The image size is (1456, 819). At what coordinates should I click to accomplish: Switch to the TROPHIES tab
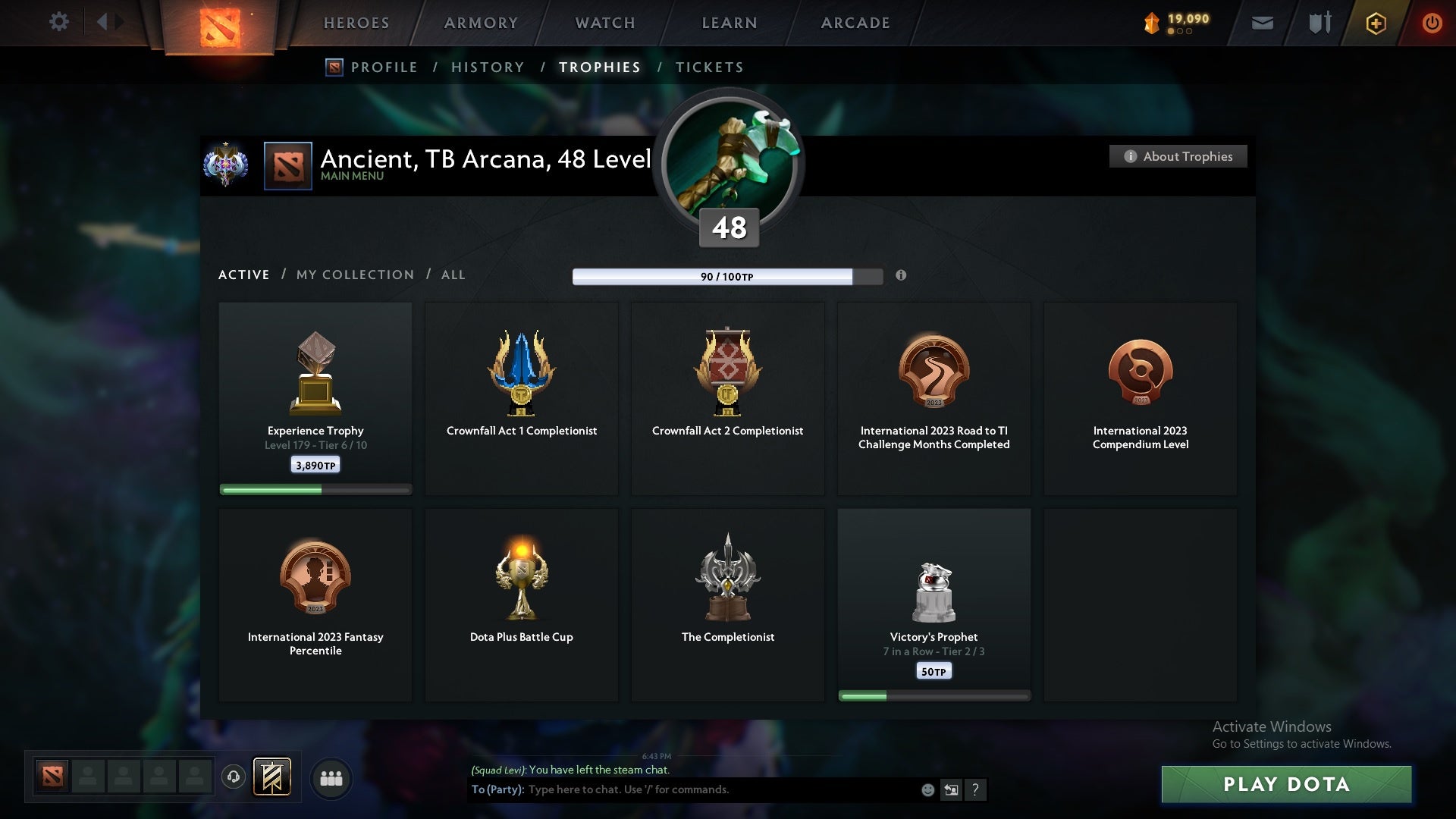(x=599, y=67)
